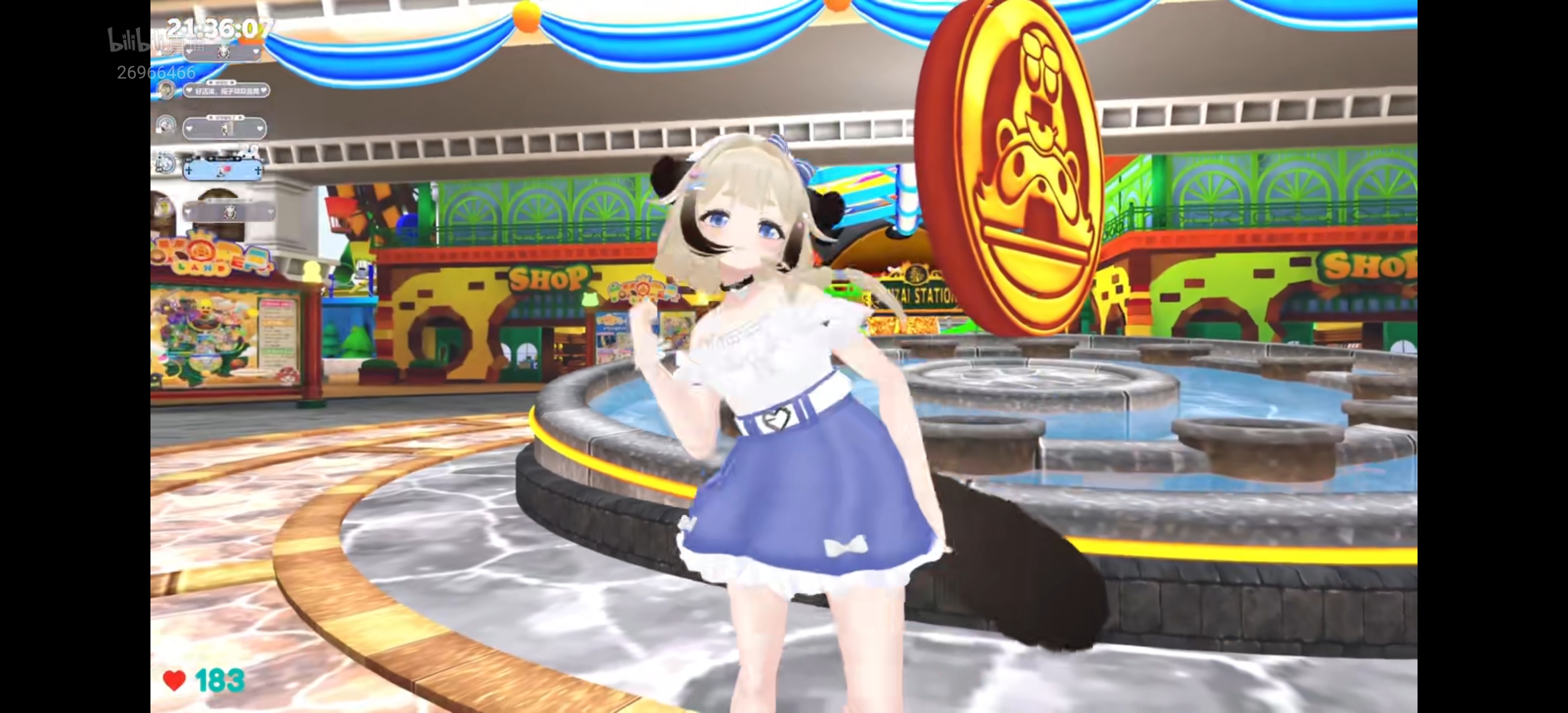Click the chat message with Chinese text

click(225, 90)
